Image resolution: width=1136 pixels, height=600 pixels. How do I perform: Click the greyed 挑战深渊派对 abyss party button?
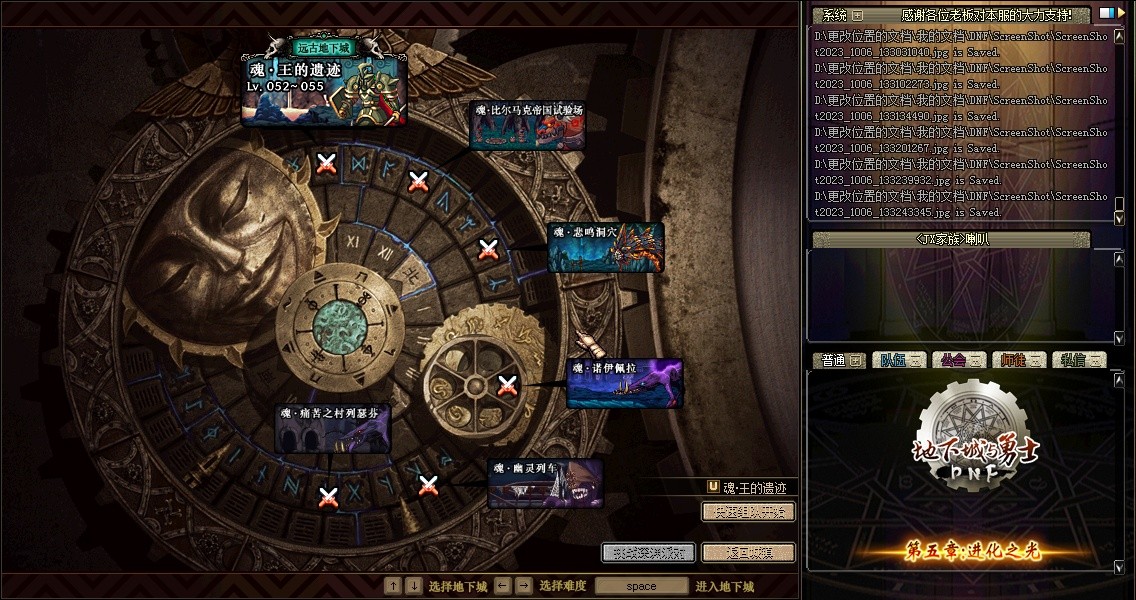(x=648, y=552)
